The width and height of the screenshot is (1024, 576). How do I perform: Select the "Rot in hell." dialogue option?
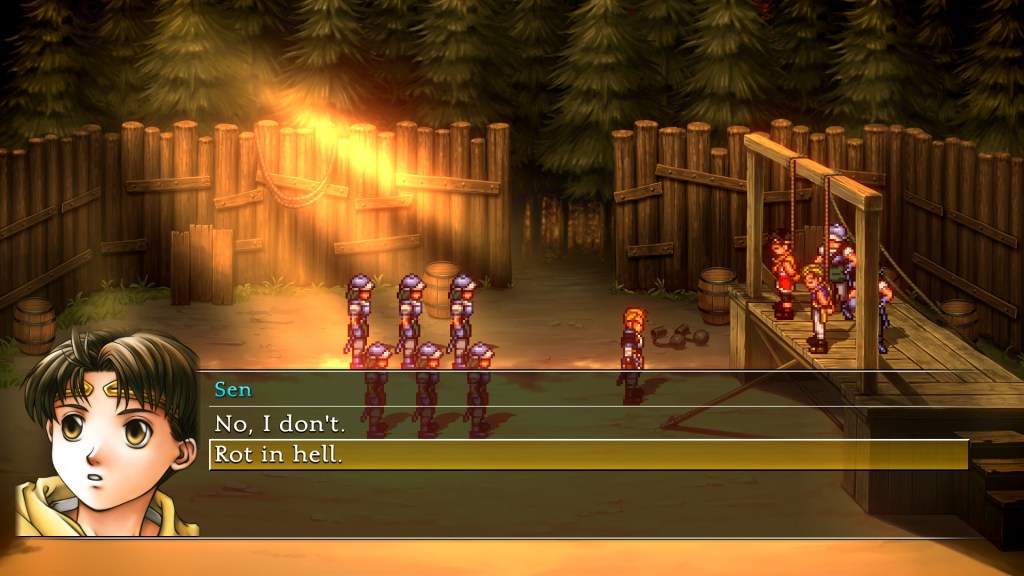[279, 455]
